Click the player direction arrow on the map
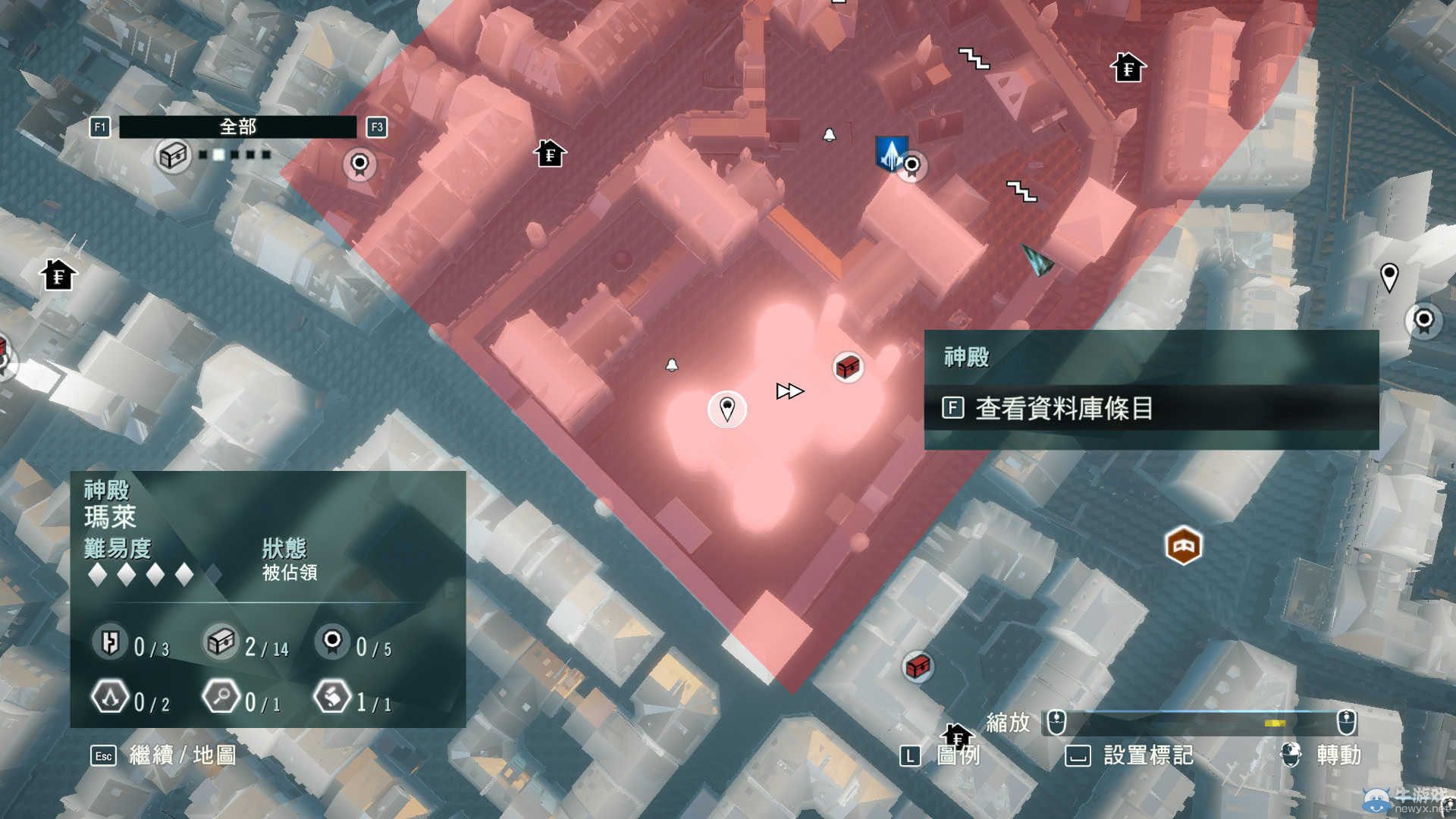 coord(1037,262)
